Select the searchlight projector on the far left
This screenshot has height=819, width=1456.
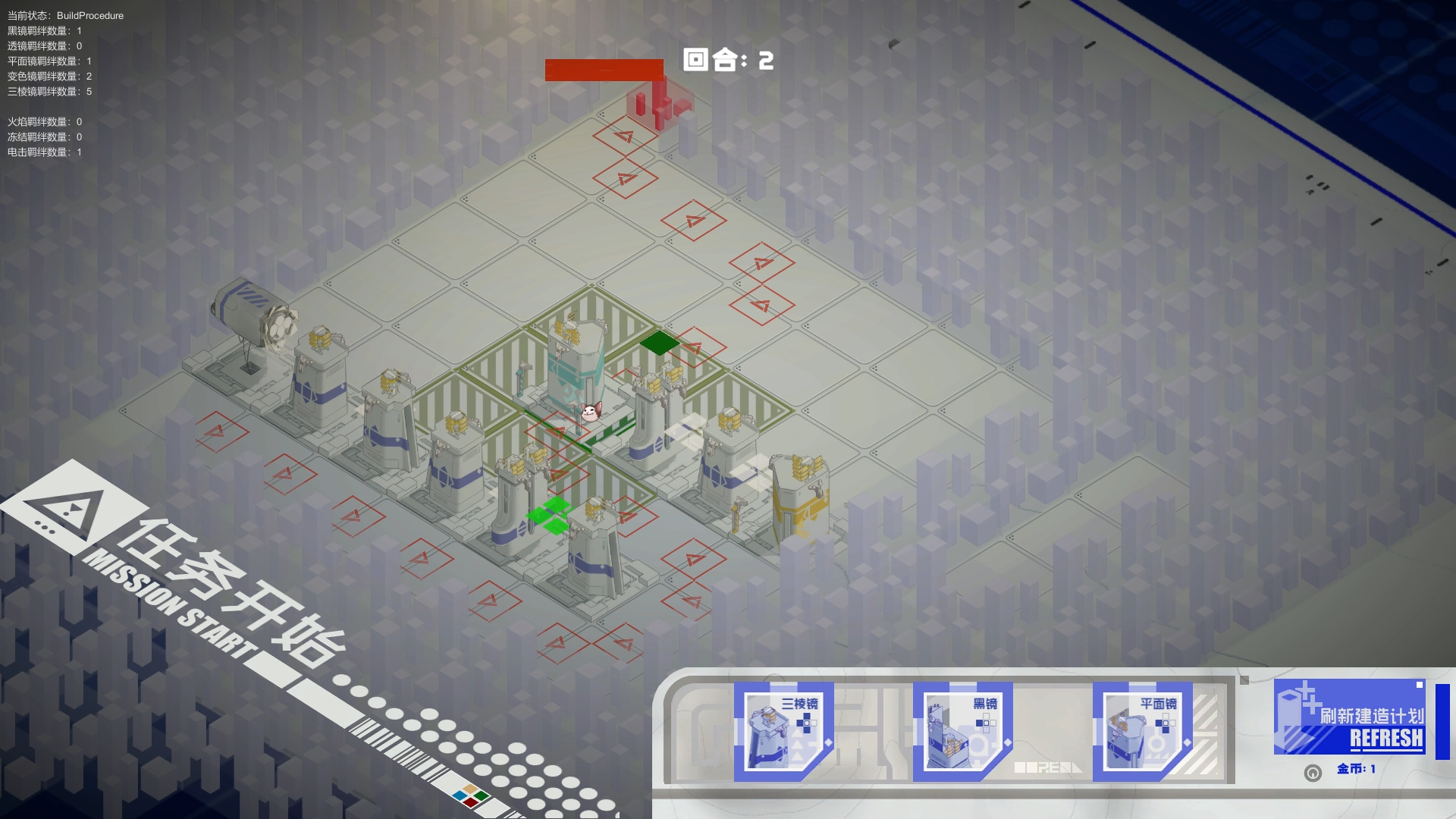pos(250,318)
